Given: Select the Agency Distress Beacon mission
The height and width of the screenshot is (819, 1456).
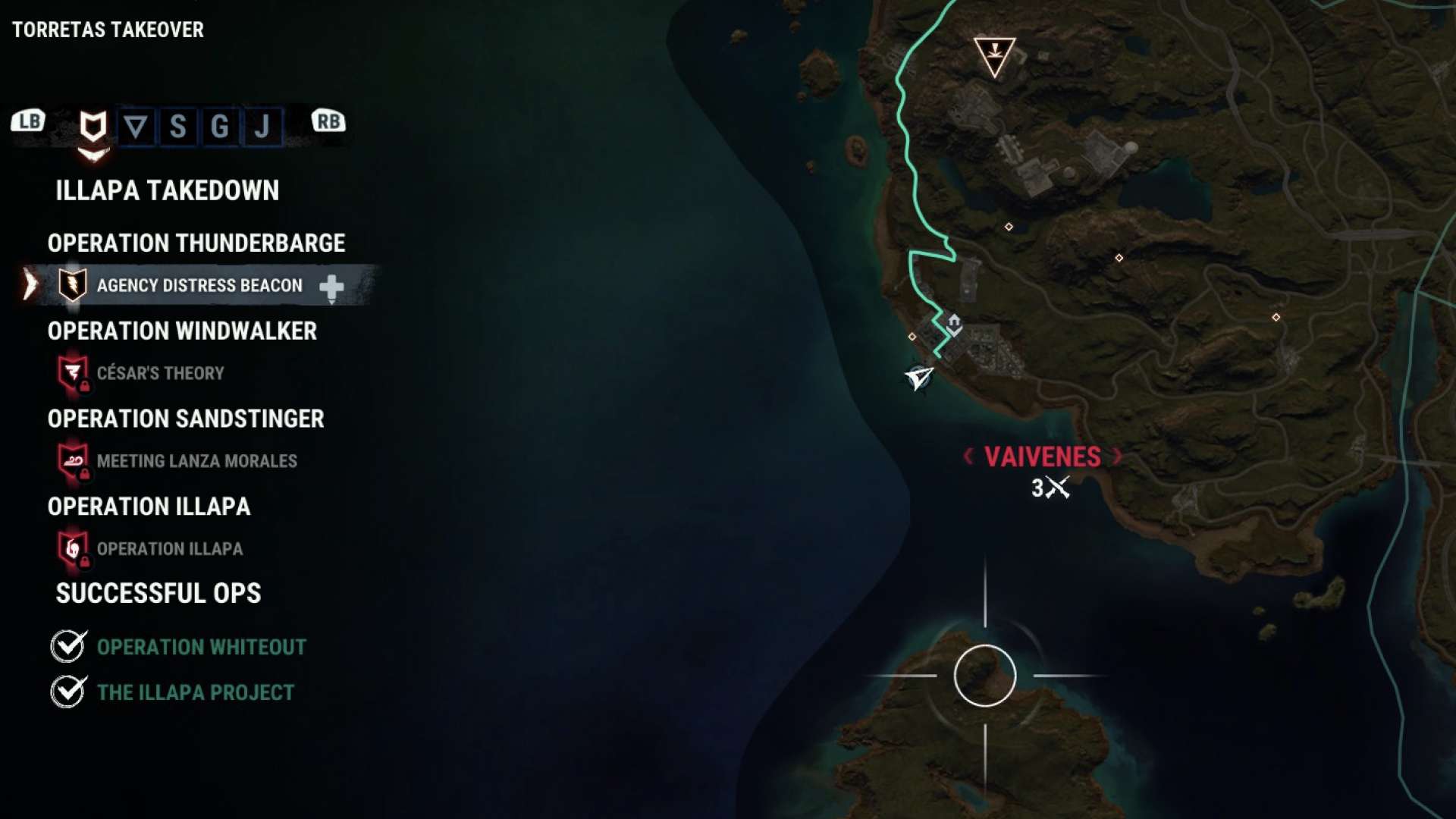Looking at the screenshot, I should point(199,286).
